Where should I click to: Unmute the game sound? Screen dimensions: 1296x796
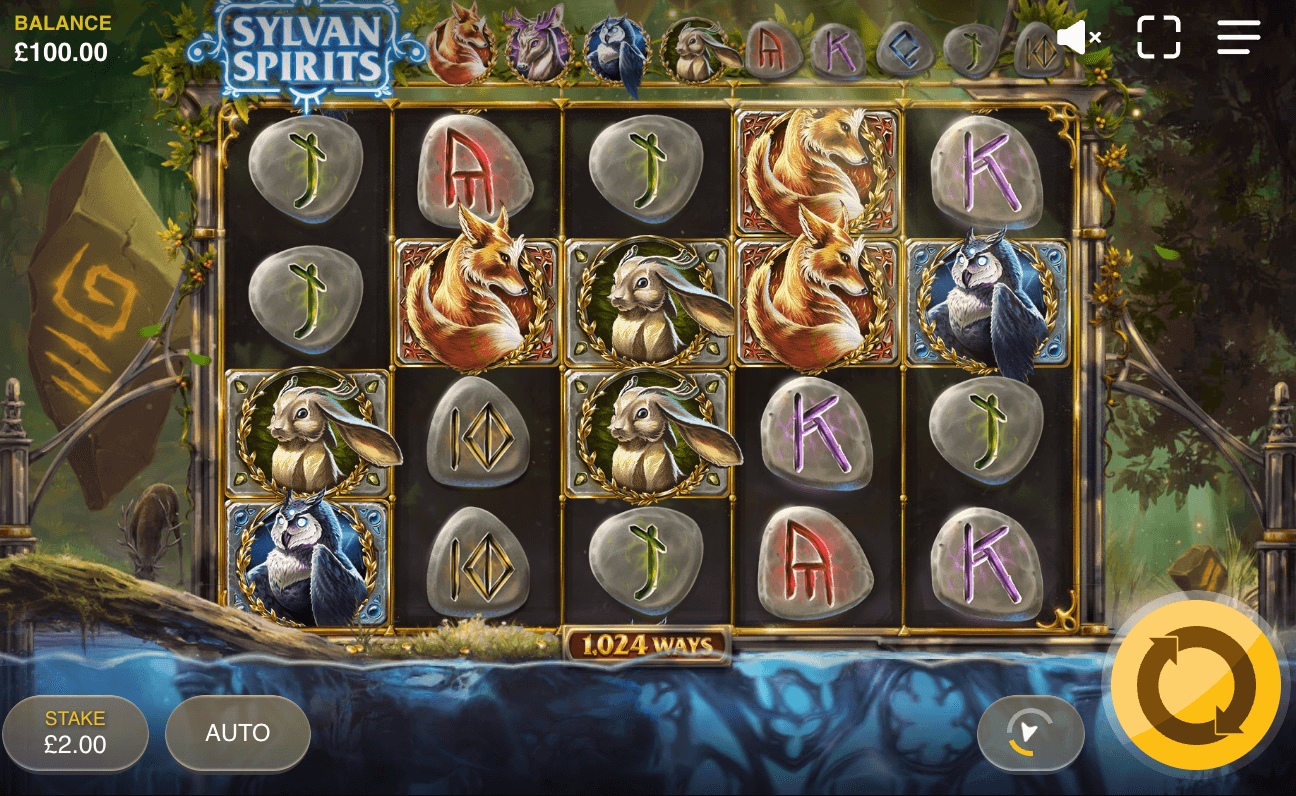coord(1078,38)
